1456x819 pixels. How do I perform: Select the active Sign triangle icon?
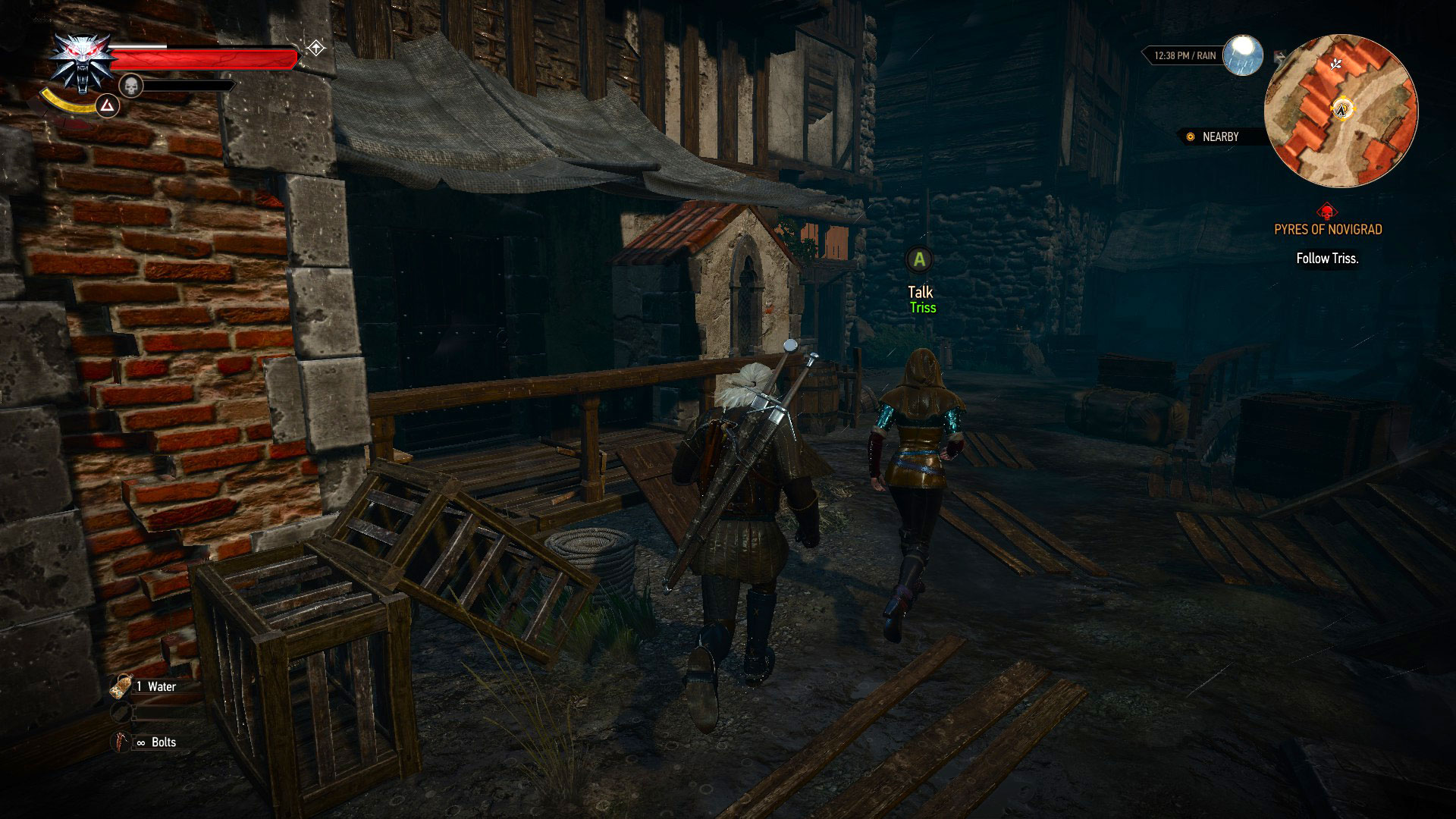coord(108,106)
